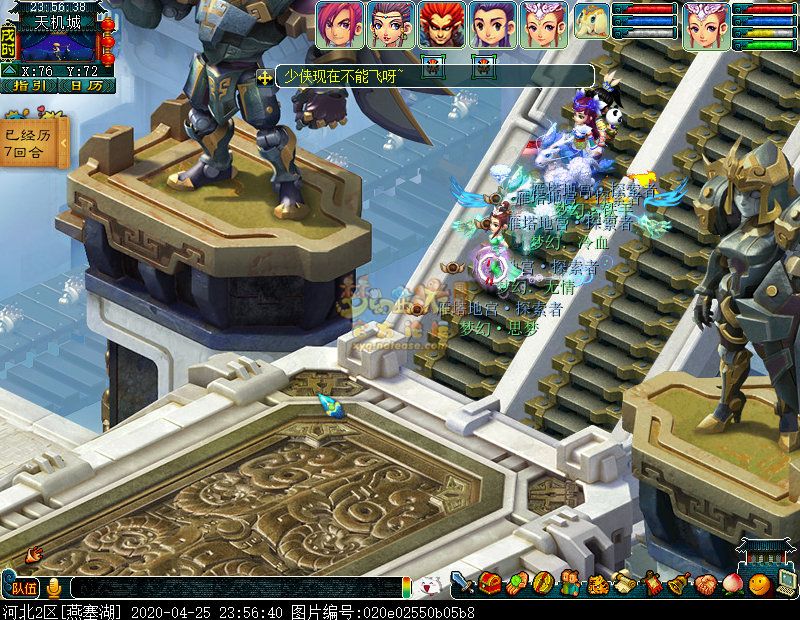This screenshot has height=620, width=800.
Task: Switch the 队伍 team chat channel
Action: 23,588
